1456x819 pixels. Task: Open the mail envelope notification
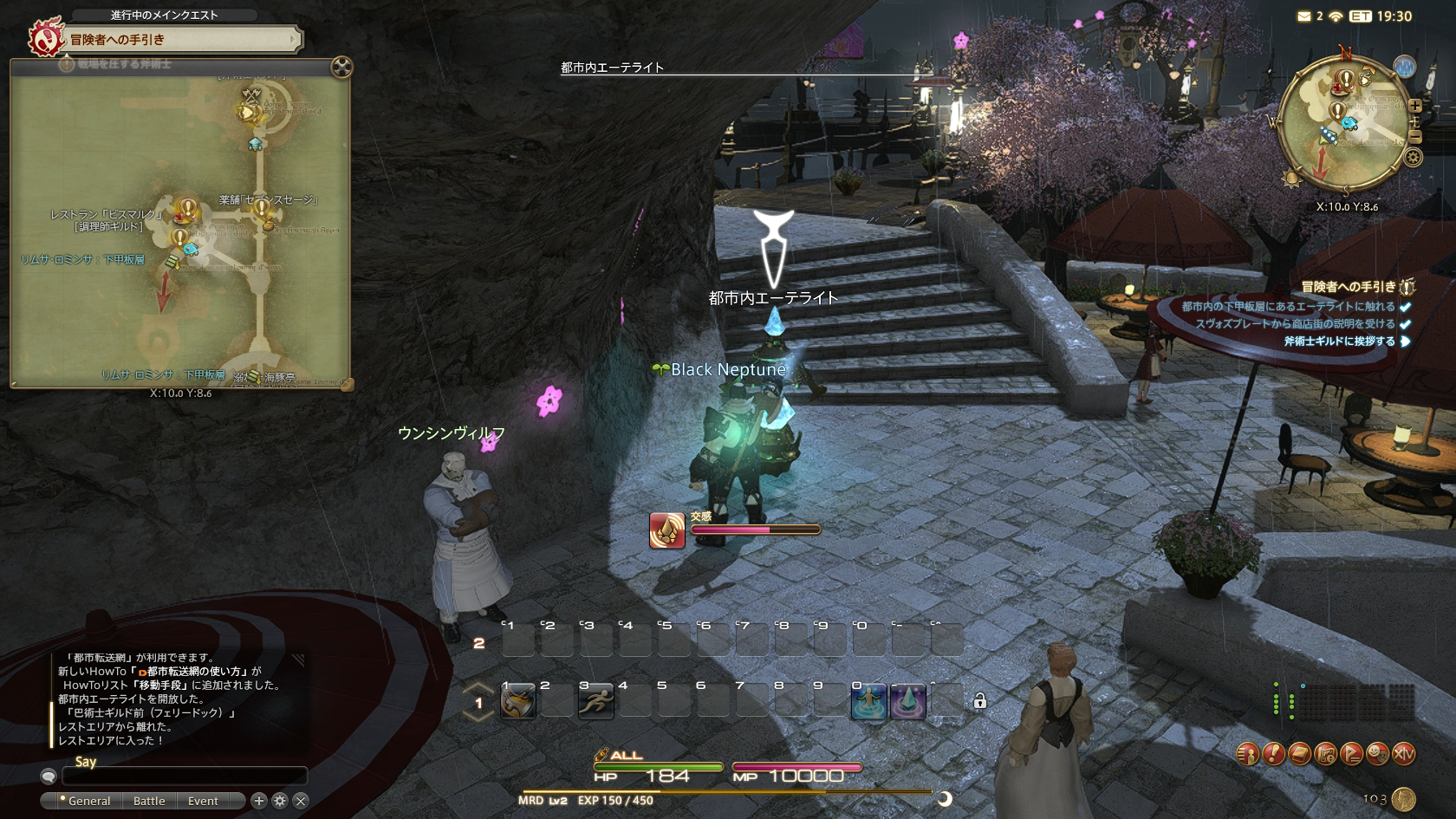coord(1303,16)
